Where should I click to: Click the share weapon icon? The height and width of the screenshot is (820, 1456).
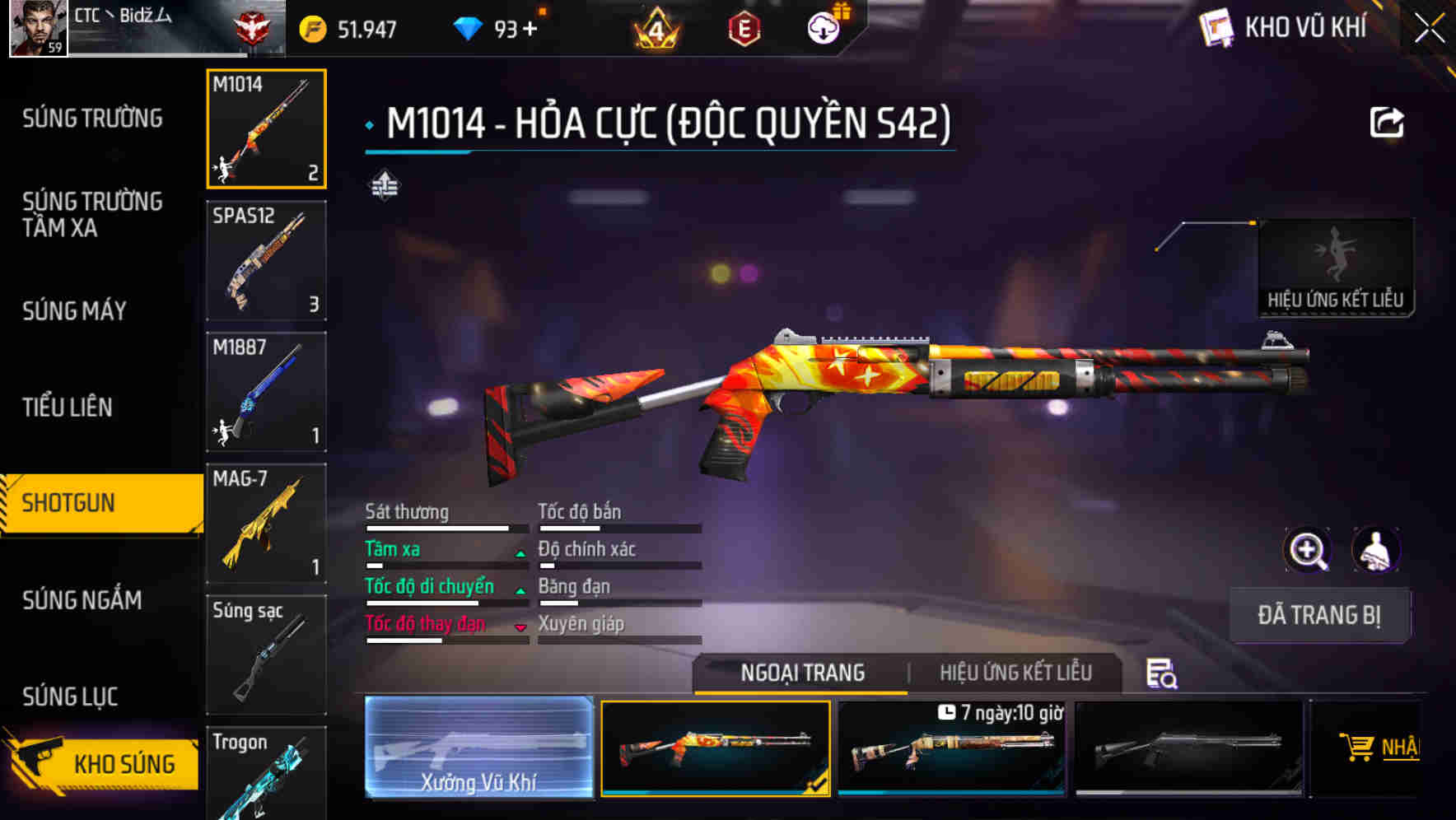coord(1388,121)
